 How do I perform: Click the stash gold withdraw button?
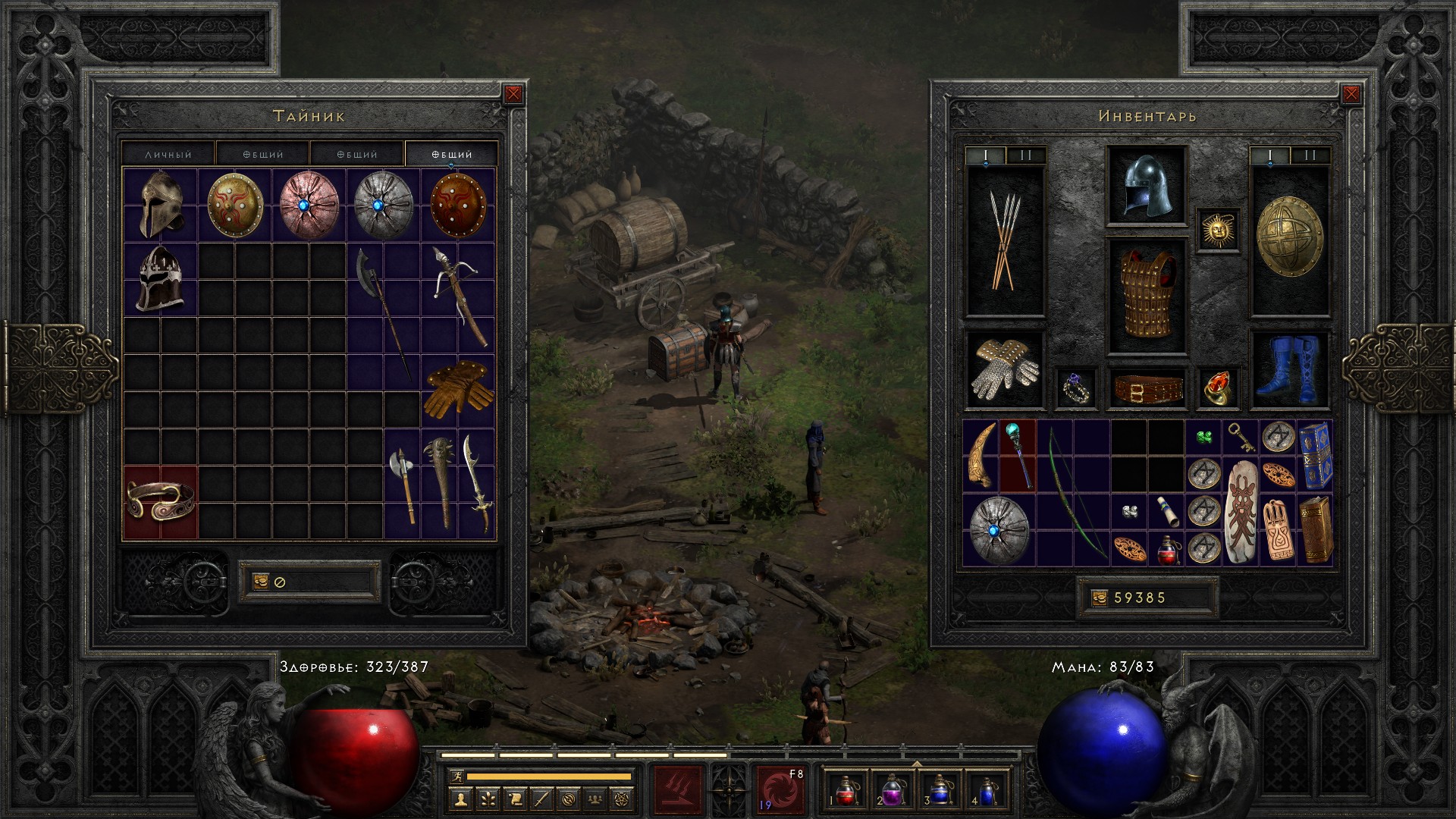click(260, 582)
